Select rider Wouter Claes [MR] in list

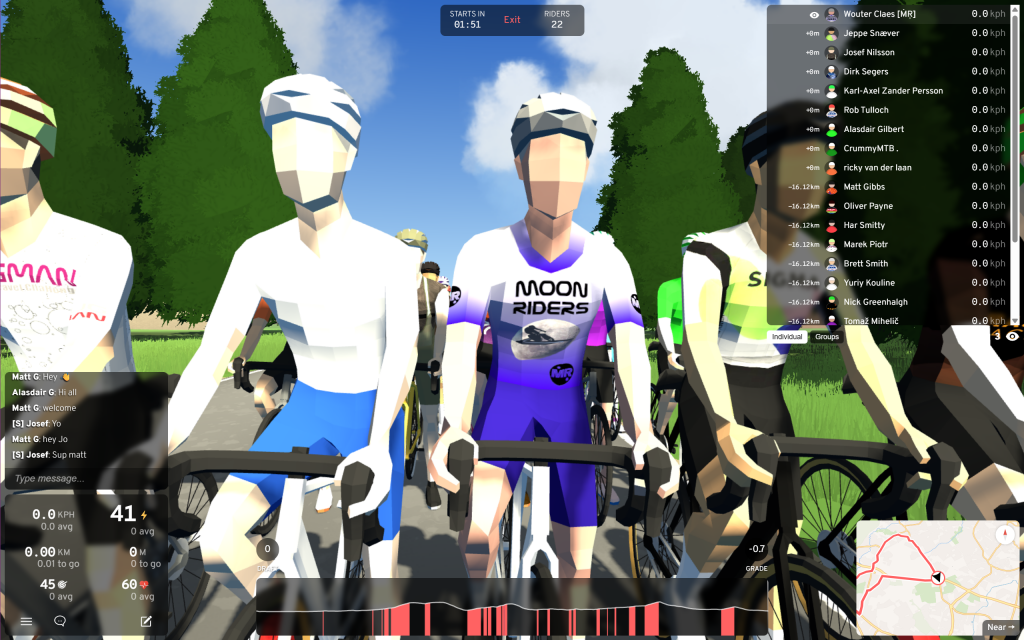pyautogui.click(x=880, y=15)
